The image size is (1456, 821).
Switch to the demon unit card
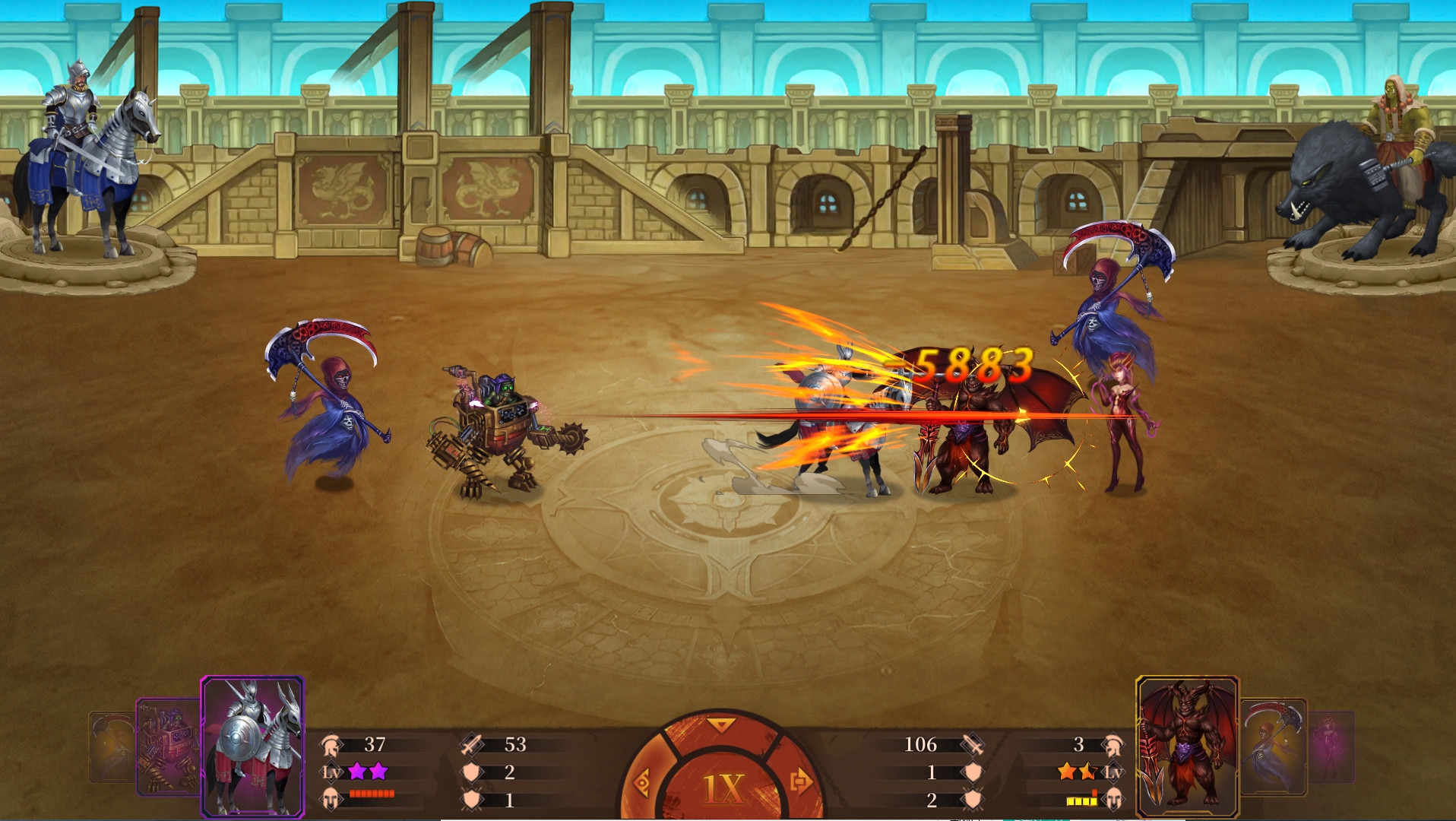[1185, 743]
